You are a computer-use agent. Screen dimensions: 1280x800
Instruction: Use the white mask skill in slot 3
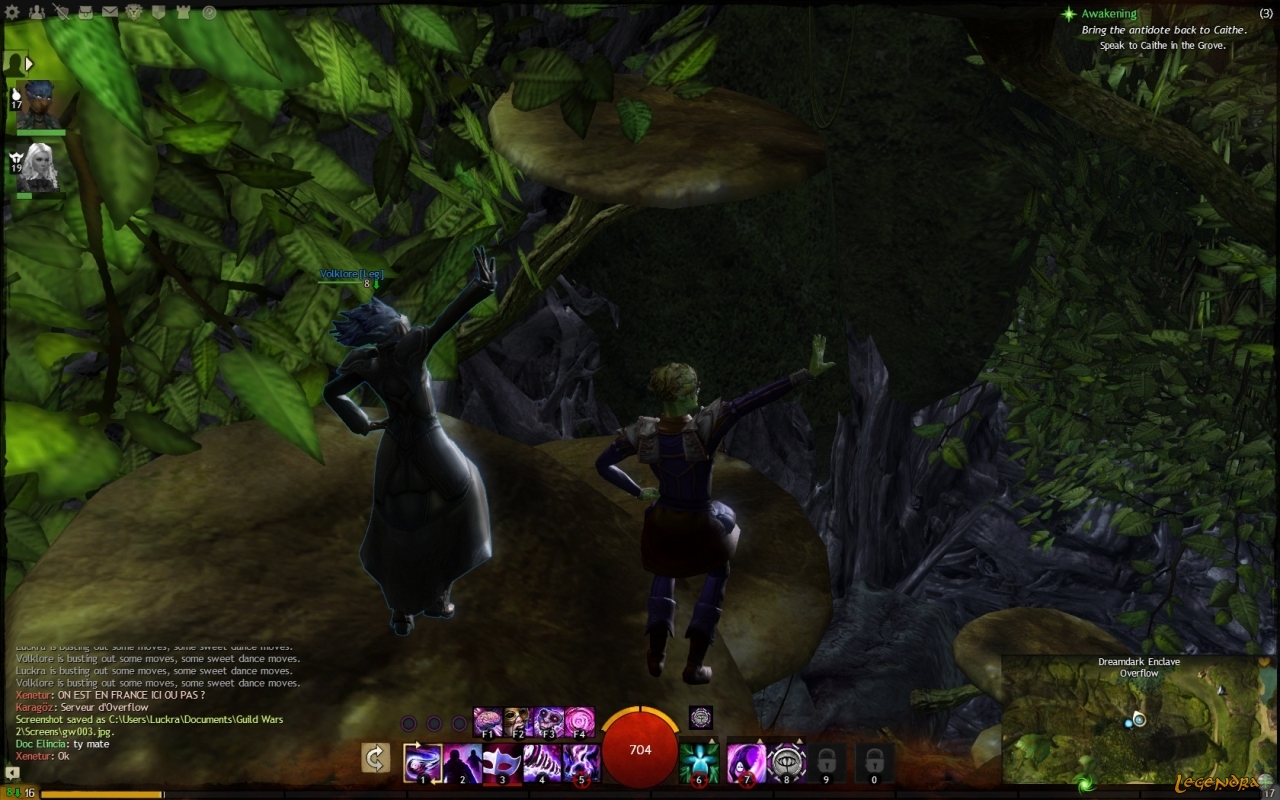tap(502, 763)
